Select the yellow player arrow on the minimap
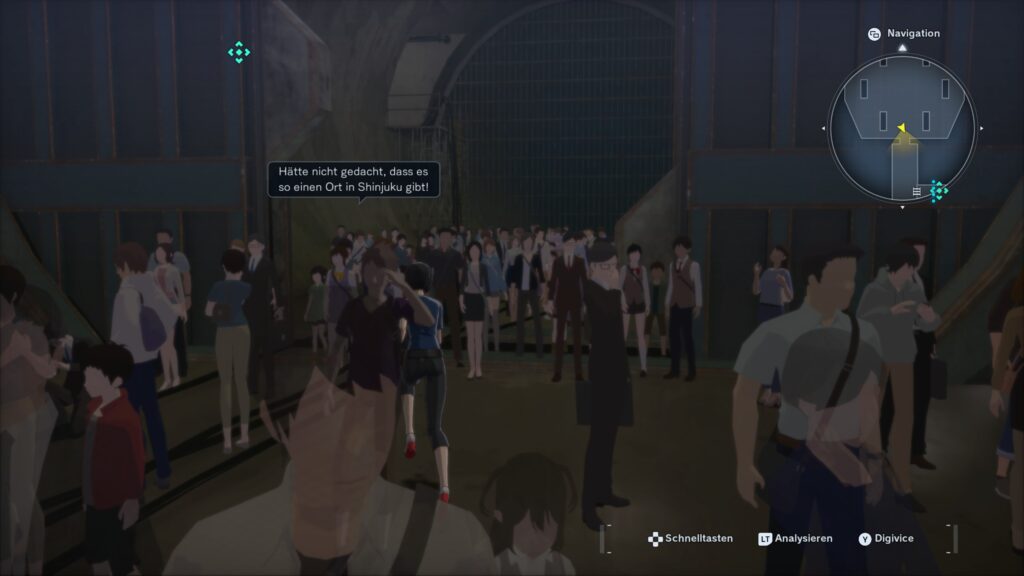The image size is (1024, 576). point(901,127)
